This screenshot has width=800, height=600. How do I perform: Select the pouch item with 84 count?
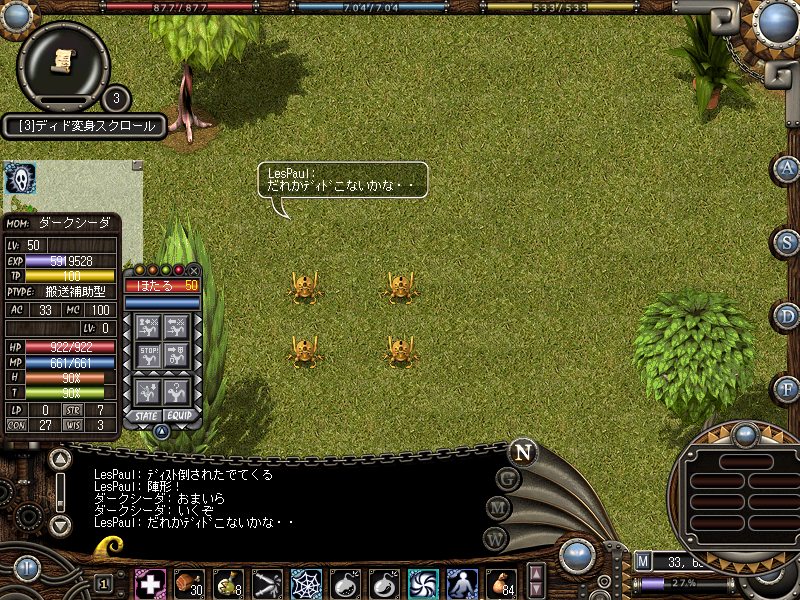tap(501, 583)
